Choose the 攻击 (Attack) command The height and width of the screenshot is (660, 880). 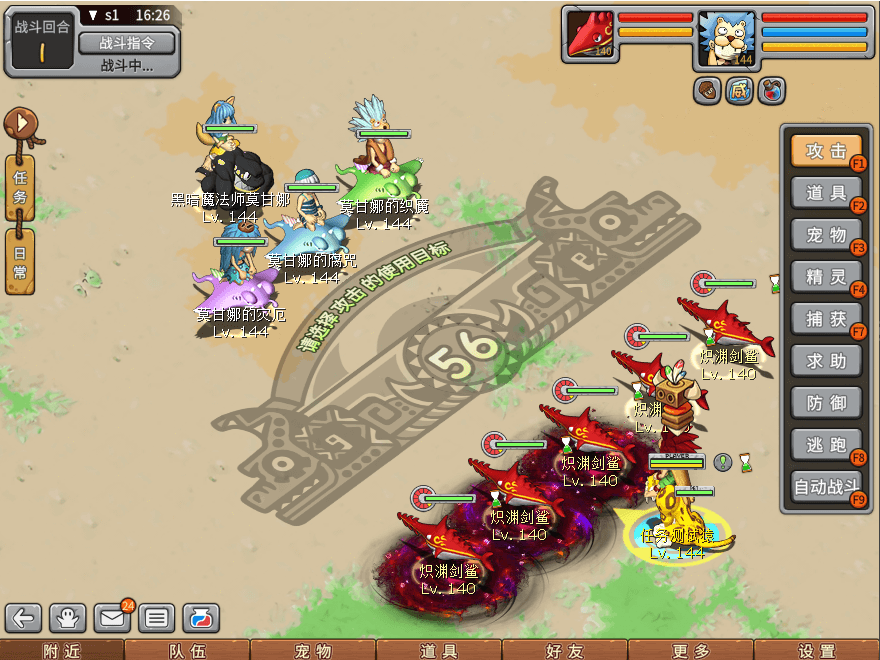826,151
